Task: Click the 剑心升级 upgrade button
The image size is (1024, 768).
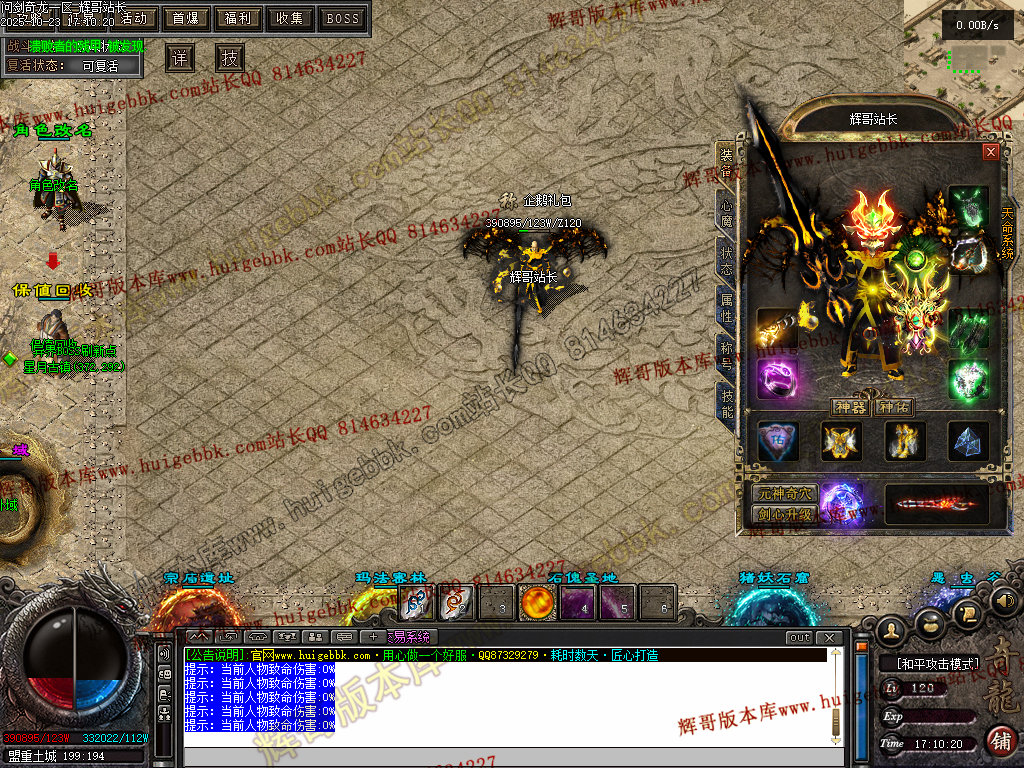Action: pos(784,514)
